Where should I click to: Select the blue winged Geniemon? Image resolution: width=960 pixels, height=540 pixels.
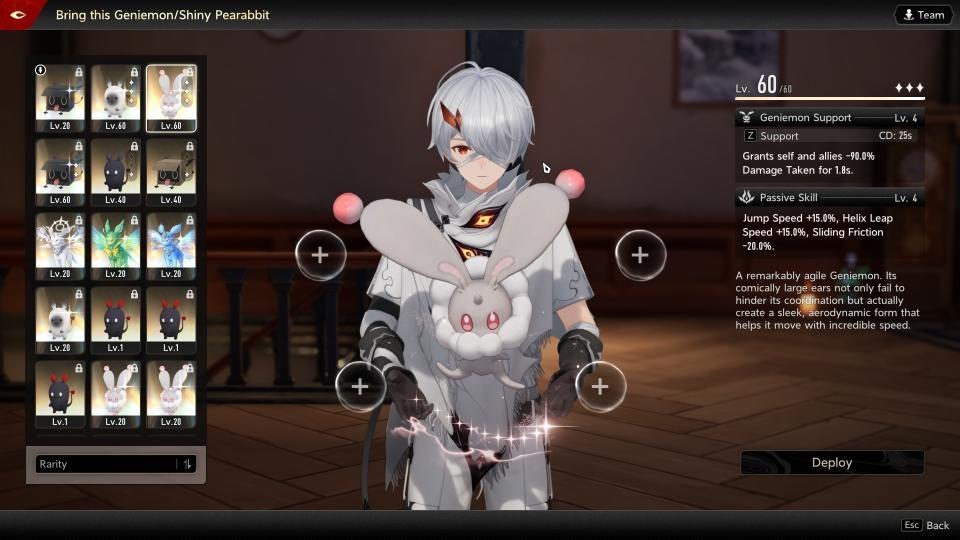click(171, 246)
